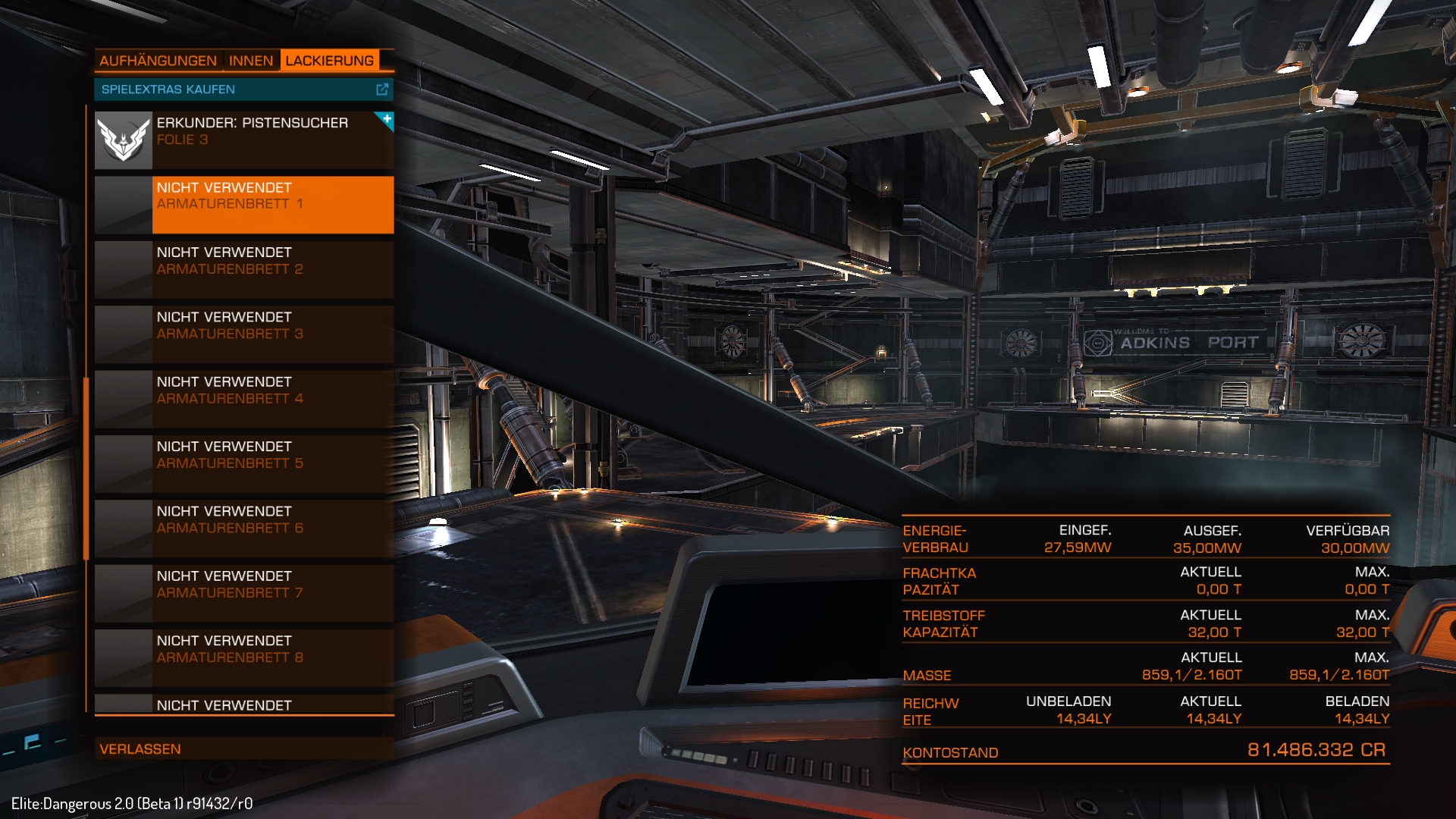Screen dimensions: 1456x819
Task: Select the Lackierung tab
Action: (x=329, y=61)
